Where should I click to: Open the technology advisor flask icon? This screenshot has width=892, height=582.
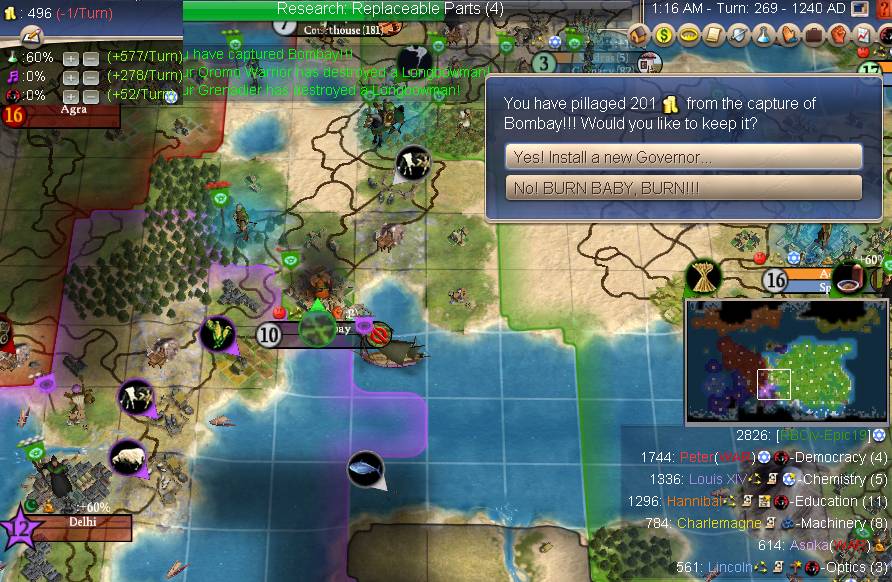[762, 35]
